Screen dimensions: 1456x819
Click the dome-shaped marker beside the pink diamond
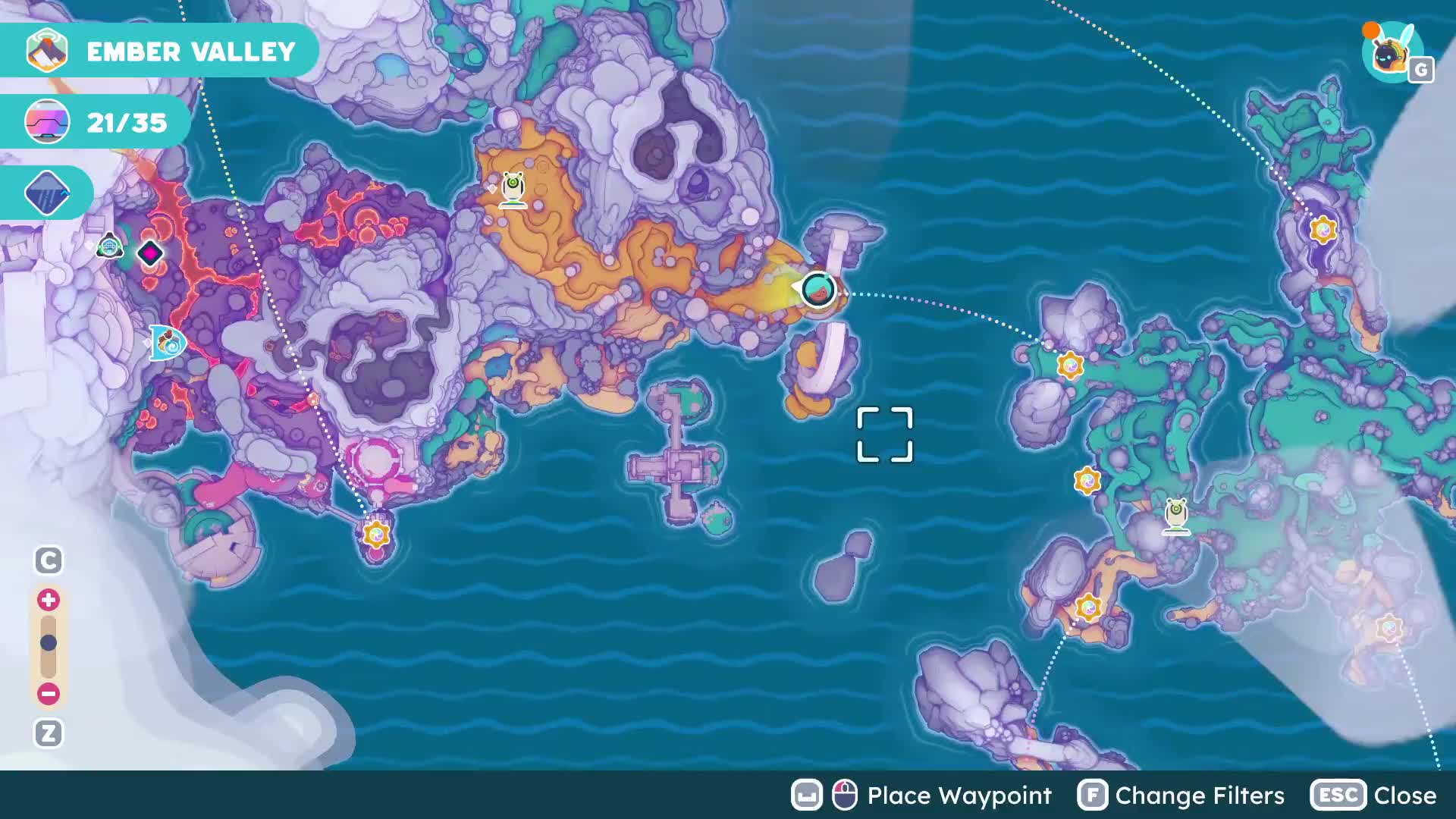pyautogui.click(x=110, y=246)
